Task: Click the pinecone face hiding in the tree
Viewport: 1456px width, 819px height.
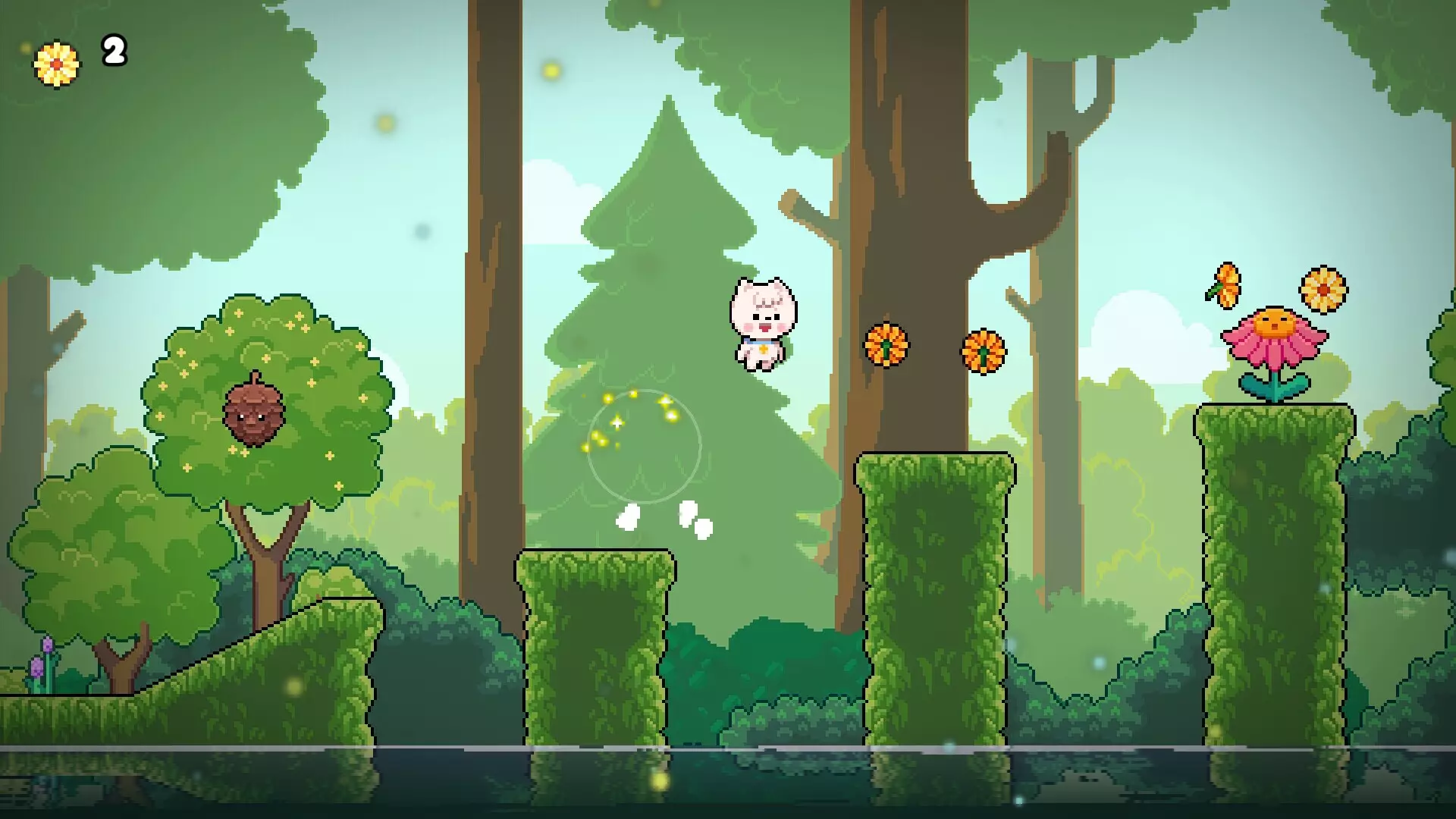Action: click(254, 413)
